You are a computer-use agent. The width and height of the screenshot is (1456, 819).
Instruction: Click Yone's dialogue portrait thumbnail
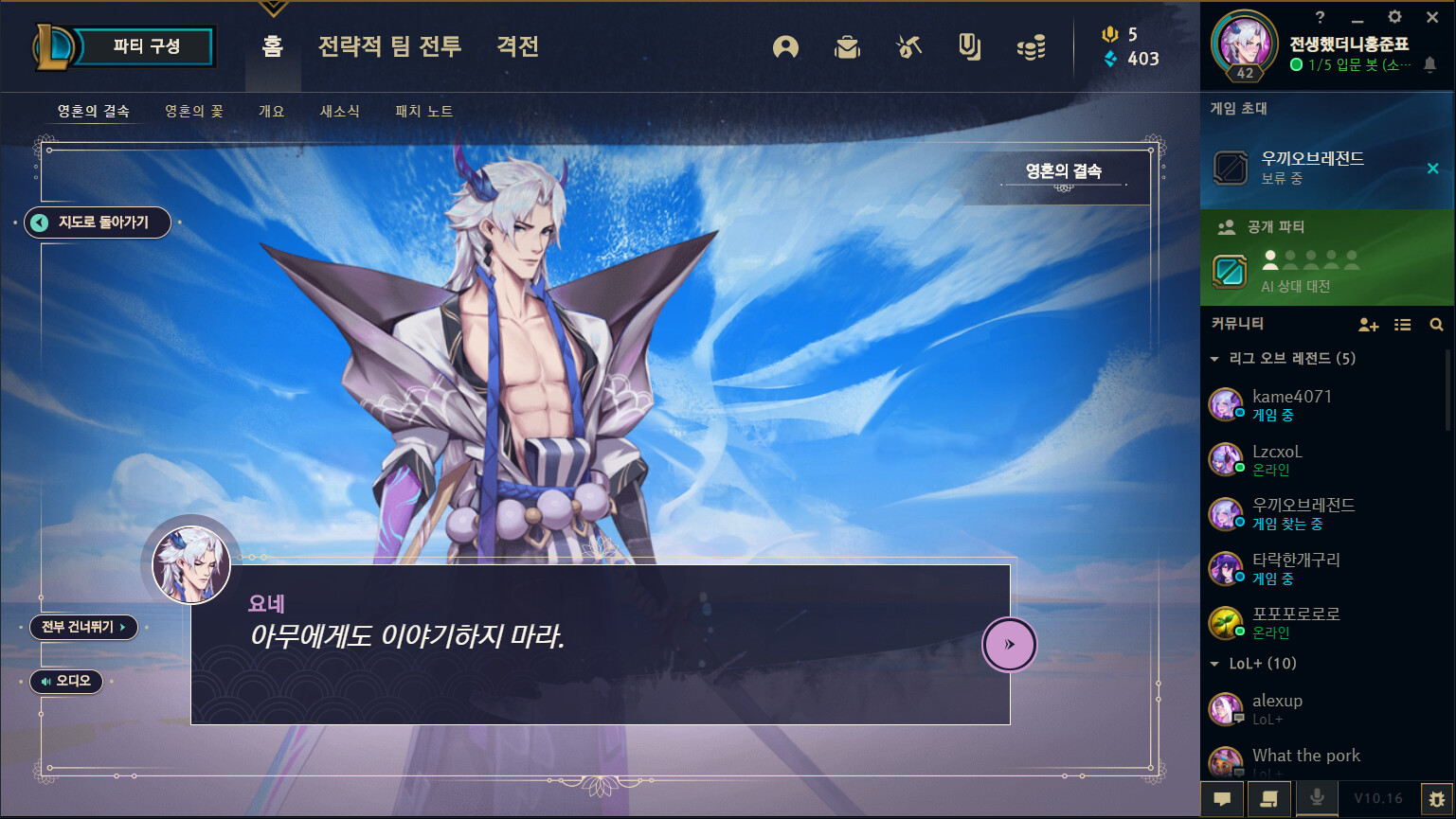[190, 564]
